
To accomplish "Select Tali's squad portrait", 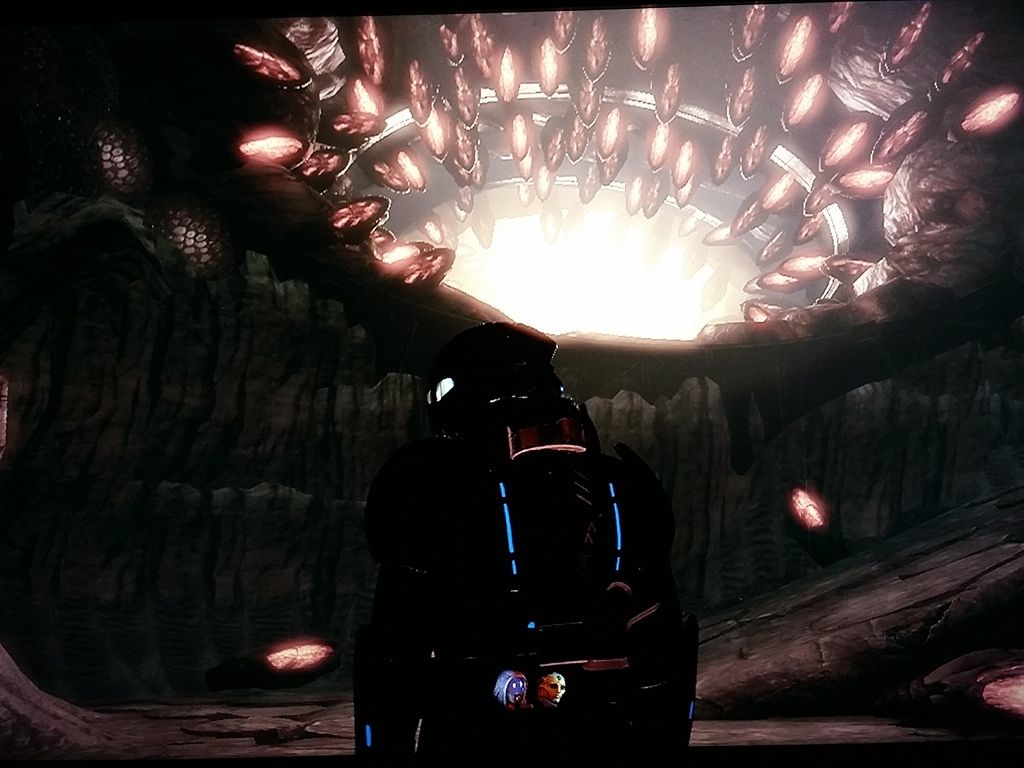I will click(512, 688).
